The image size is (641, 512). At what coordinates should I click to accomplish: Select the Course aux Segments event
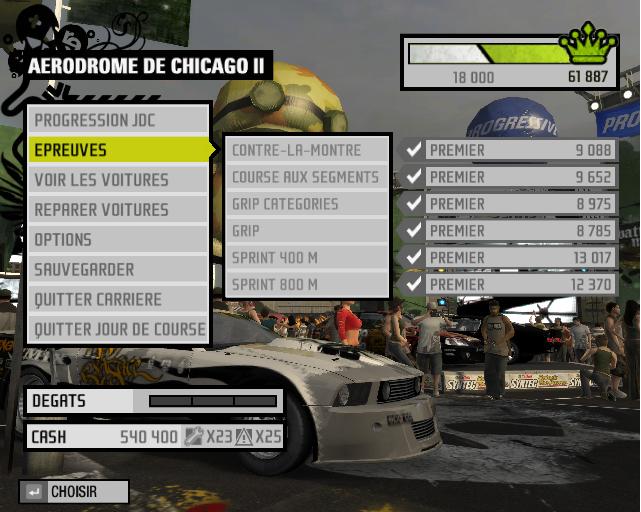pyautogui.click(x=306, y=177)
